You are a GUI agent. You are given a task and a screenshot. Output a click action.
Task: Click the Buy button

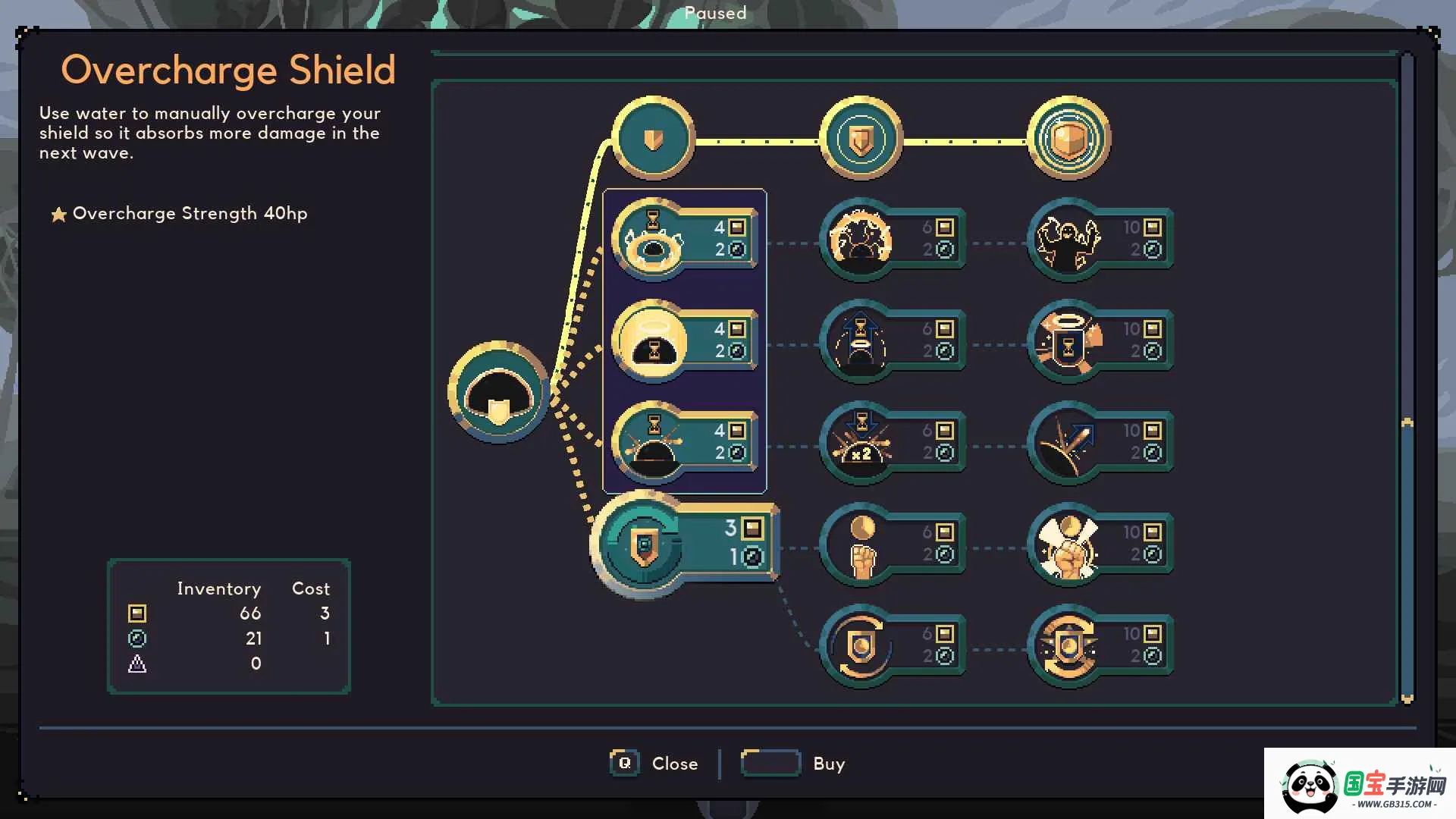pyautogui.click(x=793, y=763)
